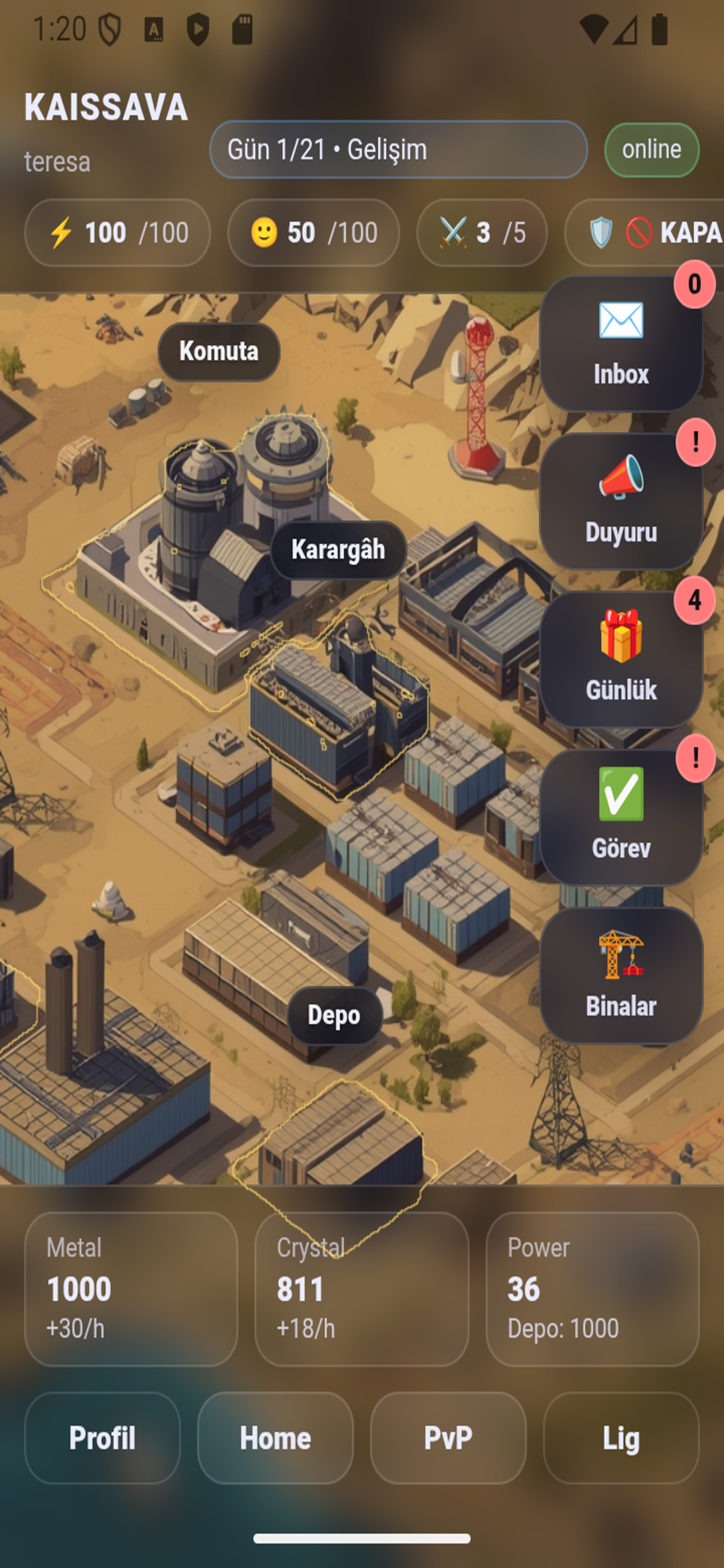724x1568 pixels.
Task: Tap the crossed swords attack counter chip
Action: (482, 233)
